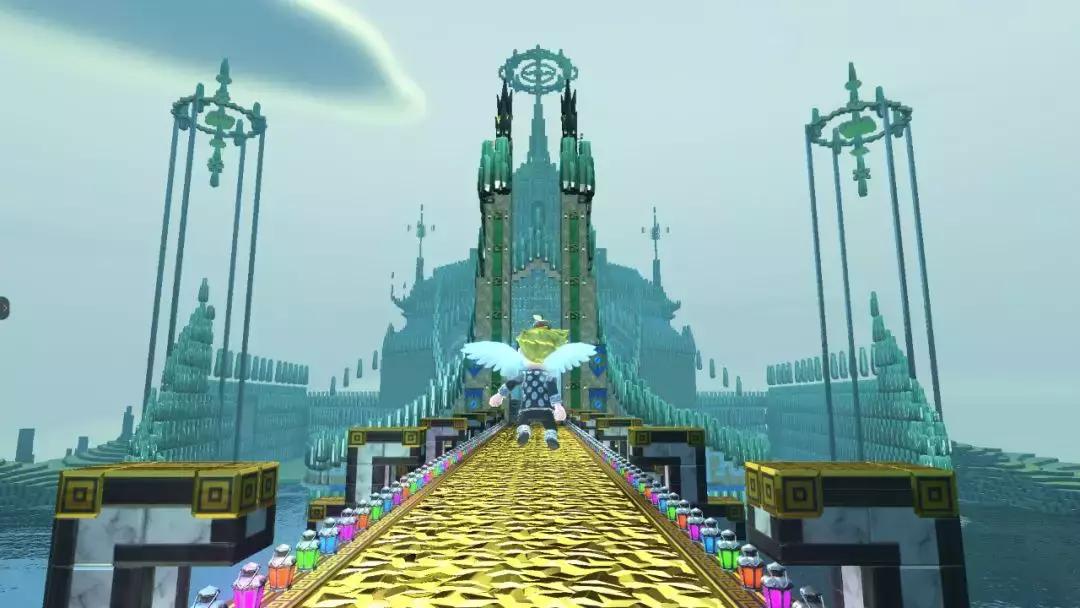The width and height of the screenshot is (1080, 608).
Task: Expand the side panel arrow tab
Action: tap(3, 308)
